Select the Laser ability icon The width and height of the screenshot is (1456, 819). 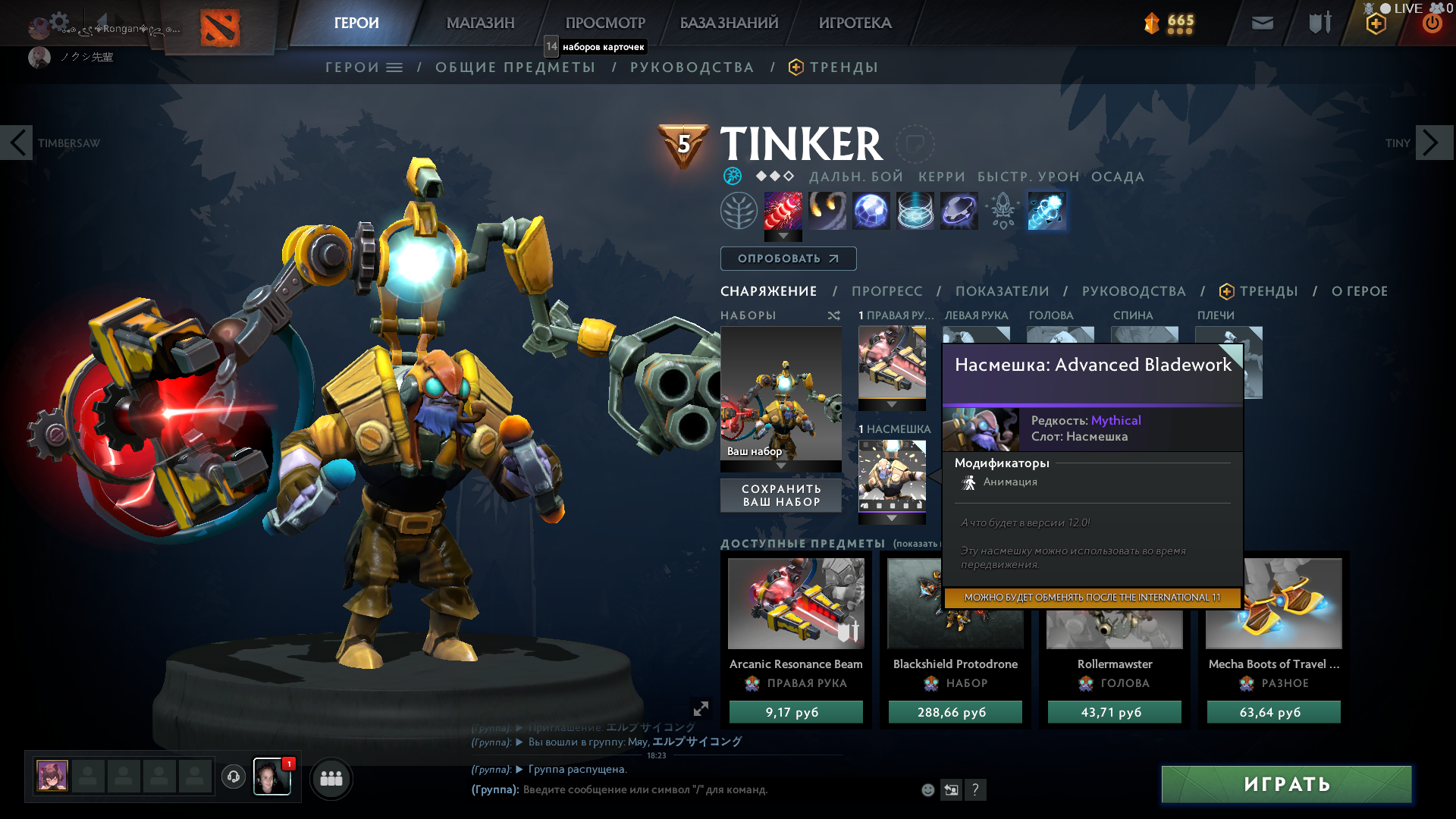[782, 211]
